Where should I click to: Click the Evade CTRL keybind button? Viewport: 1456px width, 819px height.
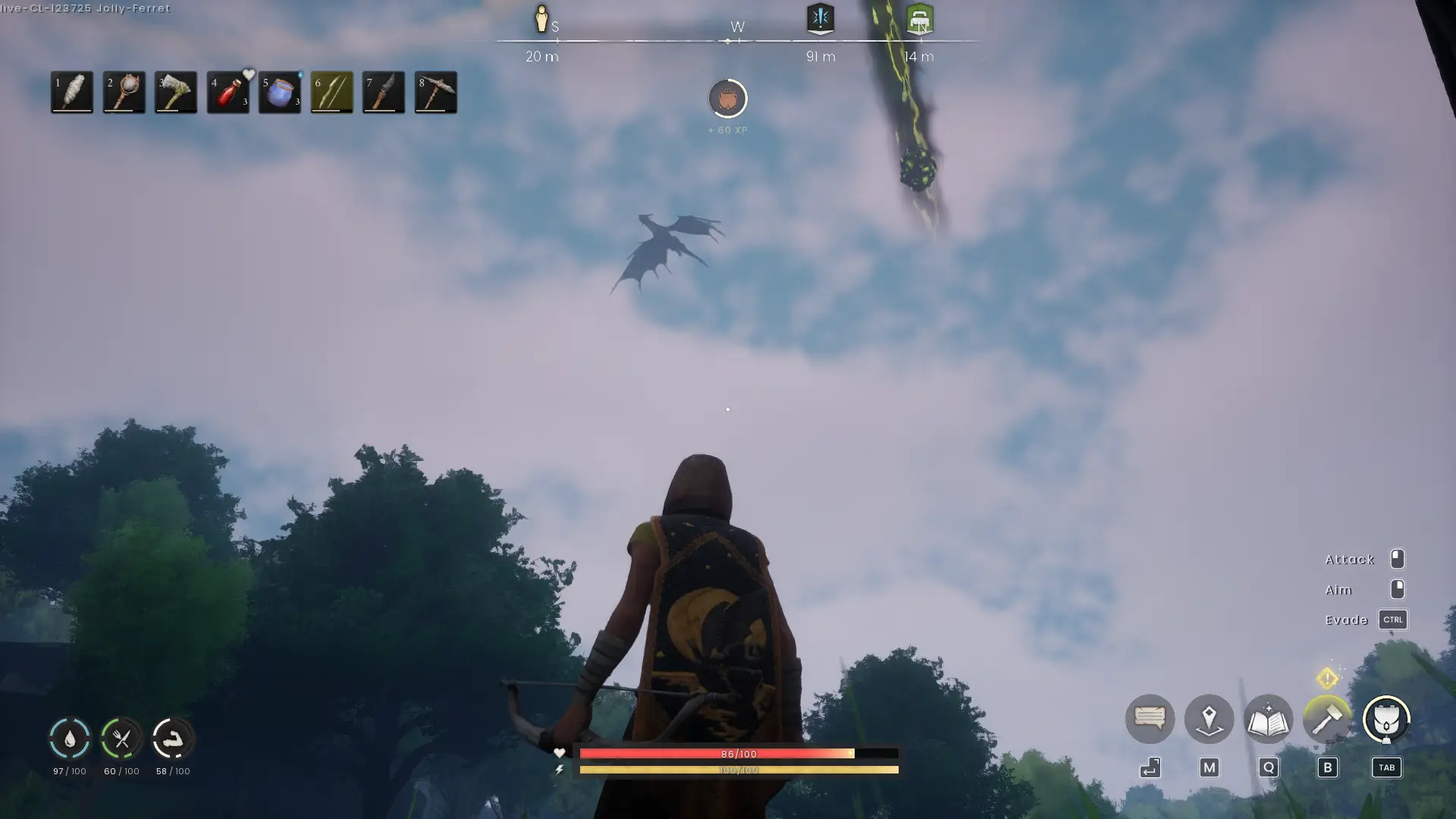[x=1393, y=620]
